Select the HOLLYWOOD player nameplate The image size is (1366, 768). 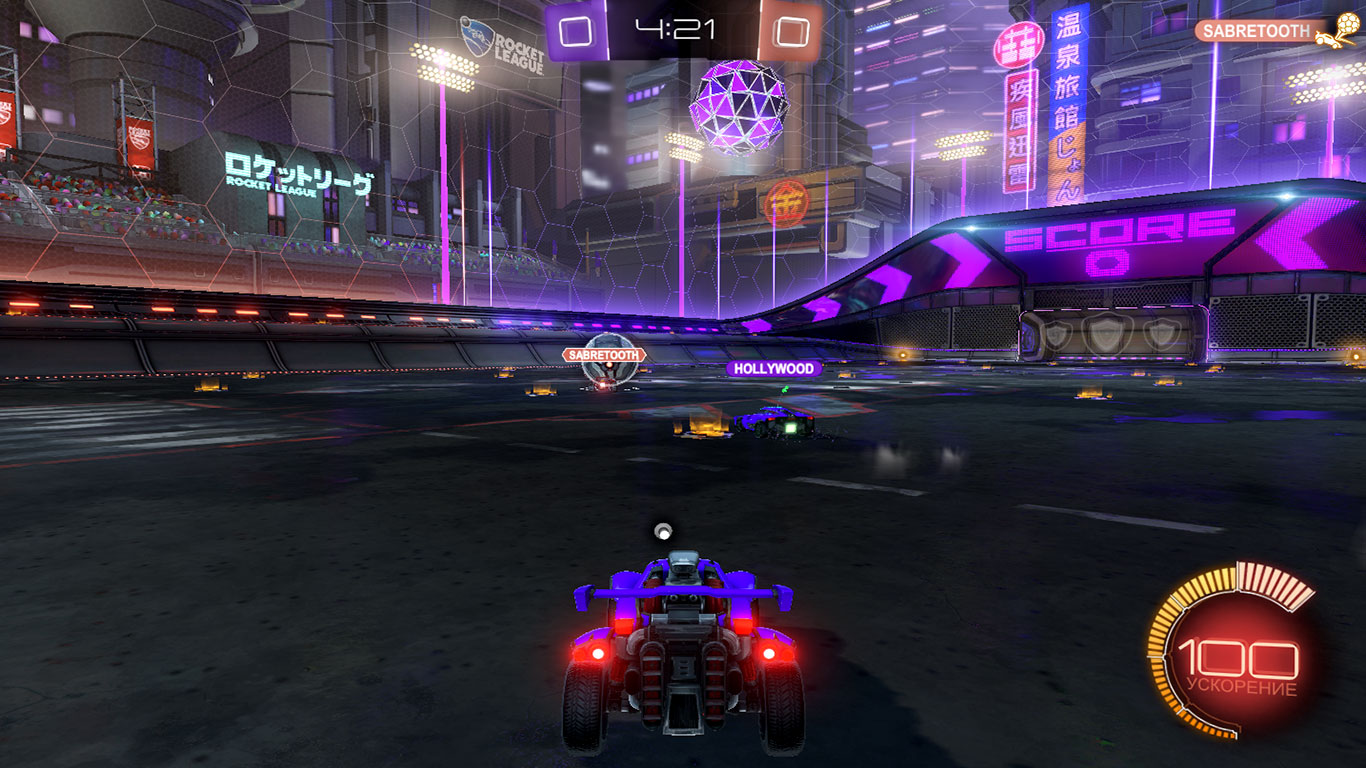[x=774, y=369]
